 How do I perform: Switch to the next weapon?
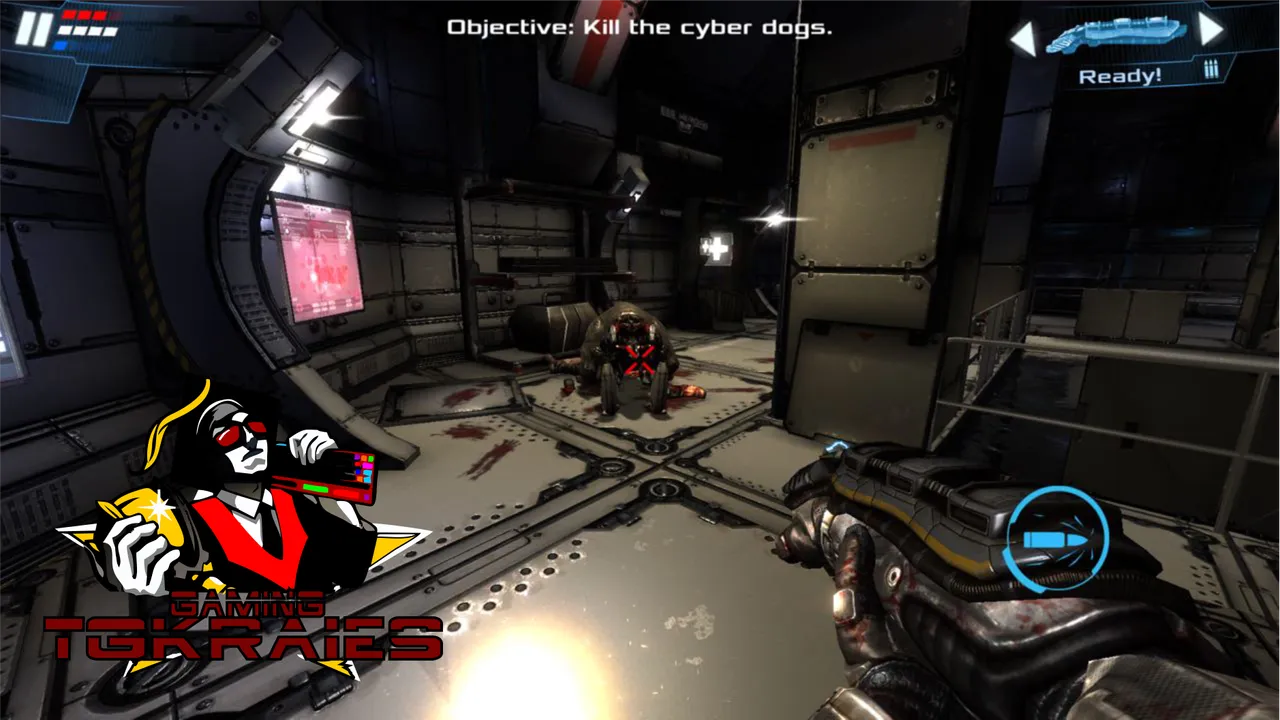(1211, 30)
